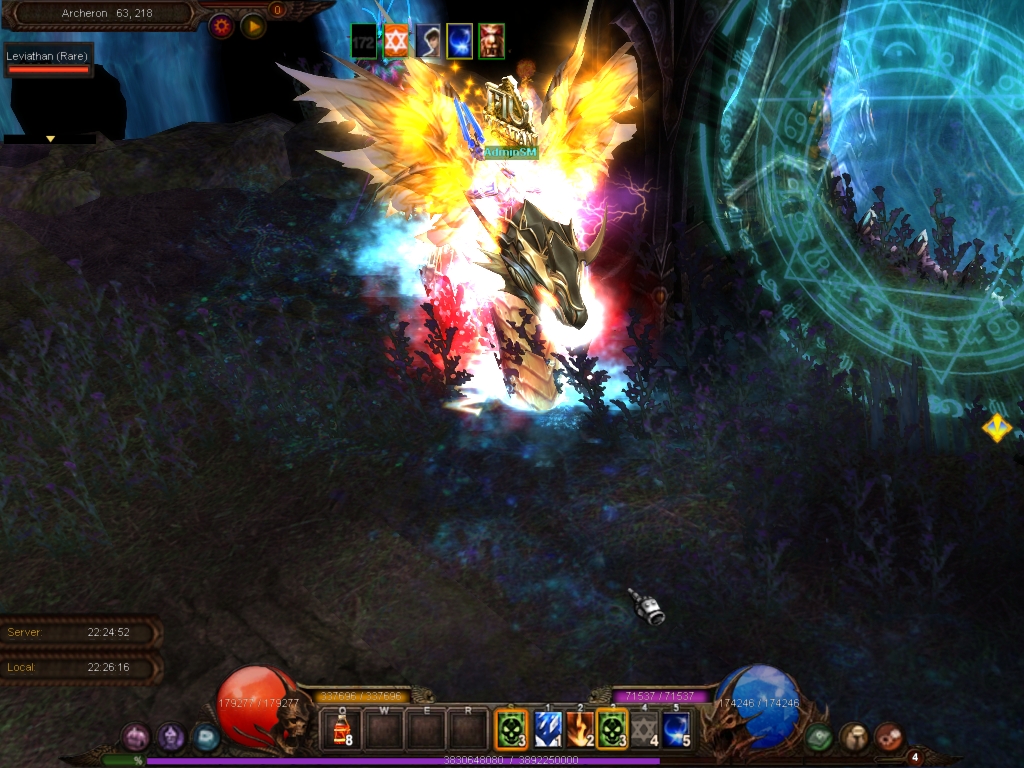
Task: Click the red demon face buff icon
Action: (x=491, y=40)
